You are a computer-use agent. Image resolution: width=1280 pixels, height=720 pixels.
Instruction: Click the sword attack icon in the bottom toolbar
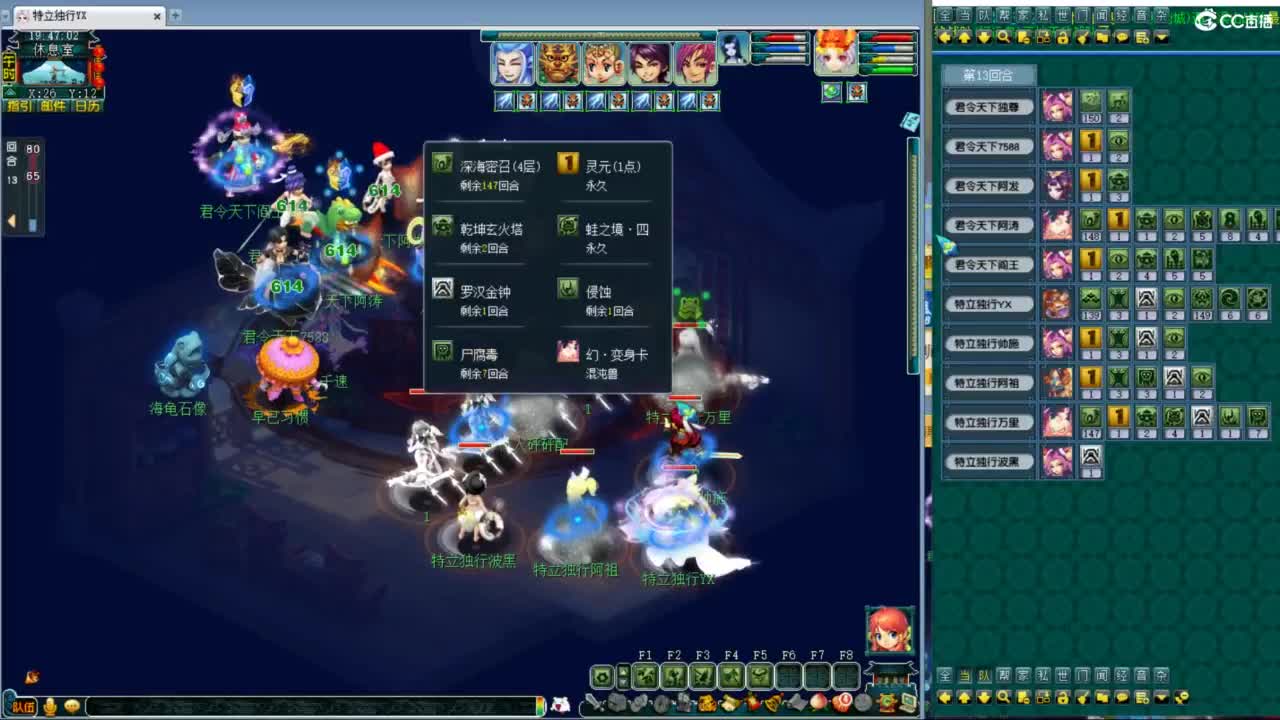tap(595, 700)
